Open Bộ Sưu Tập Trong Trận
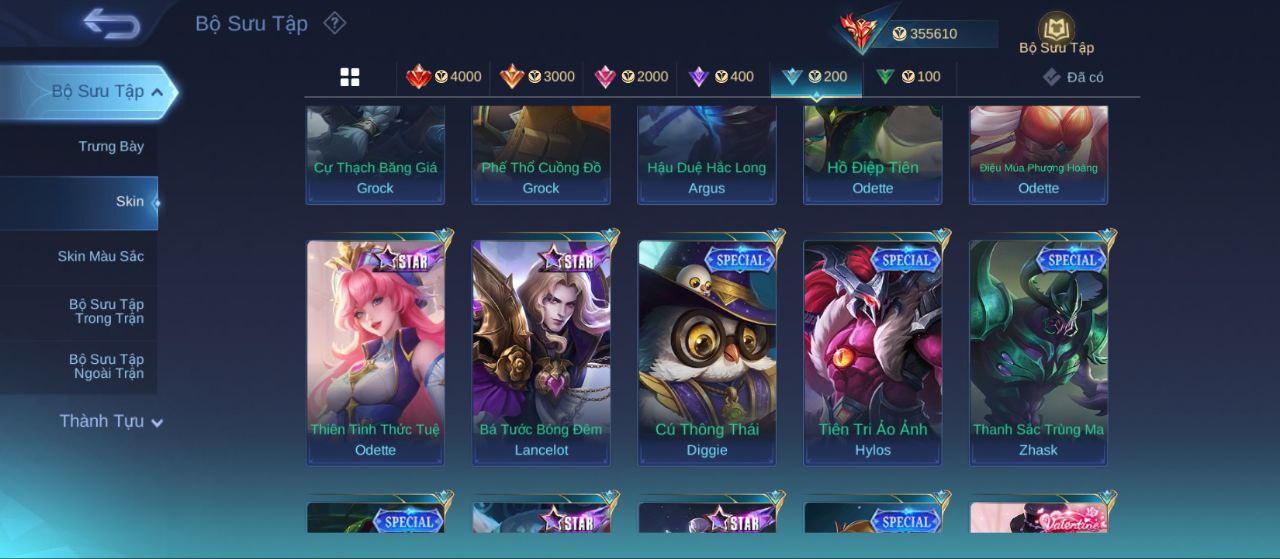1280x559 pixels. pyautogui.click(x=106, y=312)
